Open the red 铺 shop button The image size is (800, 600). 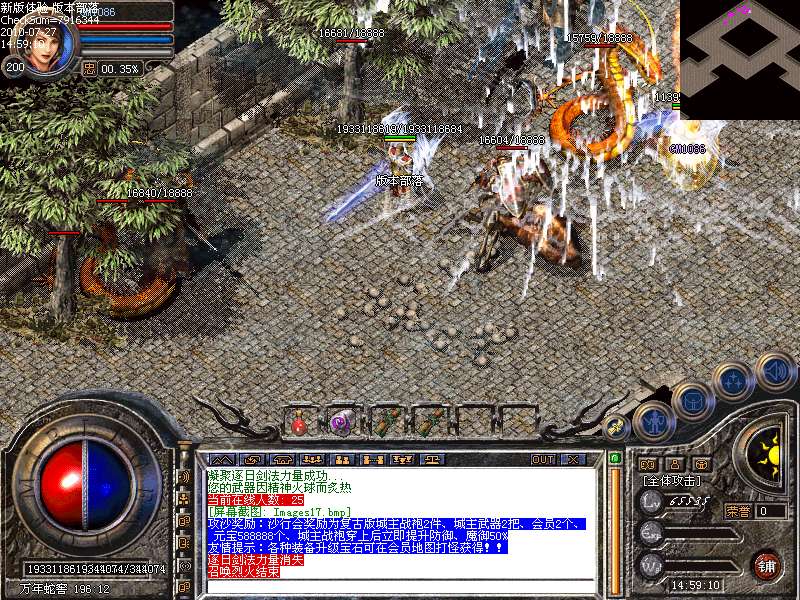[x=766, y=564]
